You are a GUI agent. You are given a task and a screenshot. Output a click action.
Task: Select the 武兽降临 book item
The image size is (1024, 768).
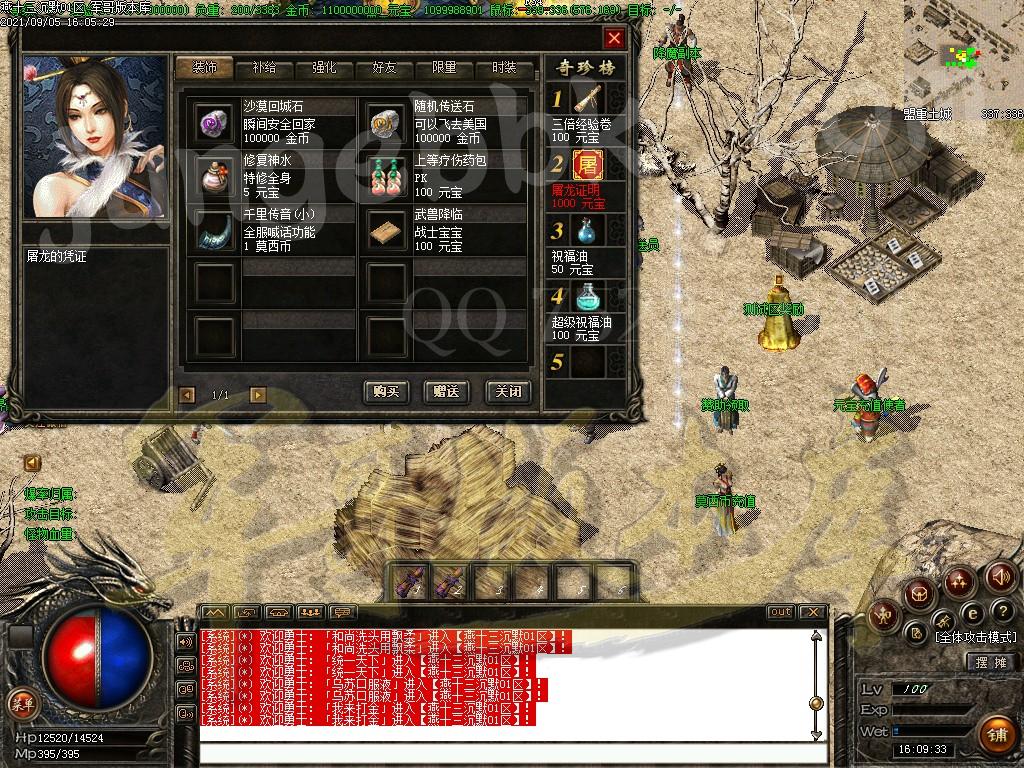tap(386, 229)
